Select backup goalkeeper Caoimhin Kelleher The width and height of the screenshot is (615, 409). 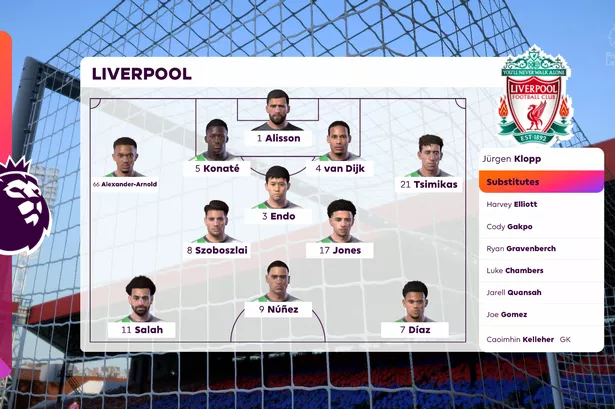[528, 339]
